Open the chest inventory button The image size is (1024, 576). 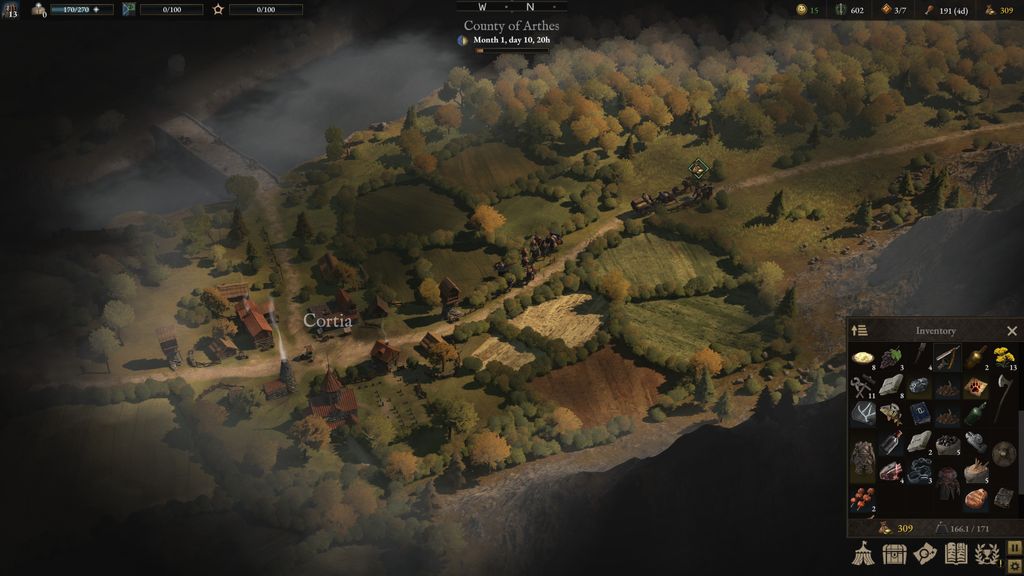(894, 553)
